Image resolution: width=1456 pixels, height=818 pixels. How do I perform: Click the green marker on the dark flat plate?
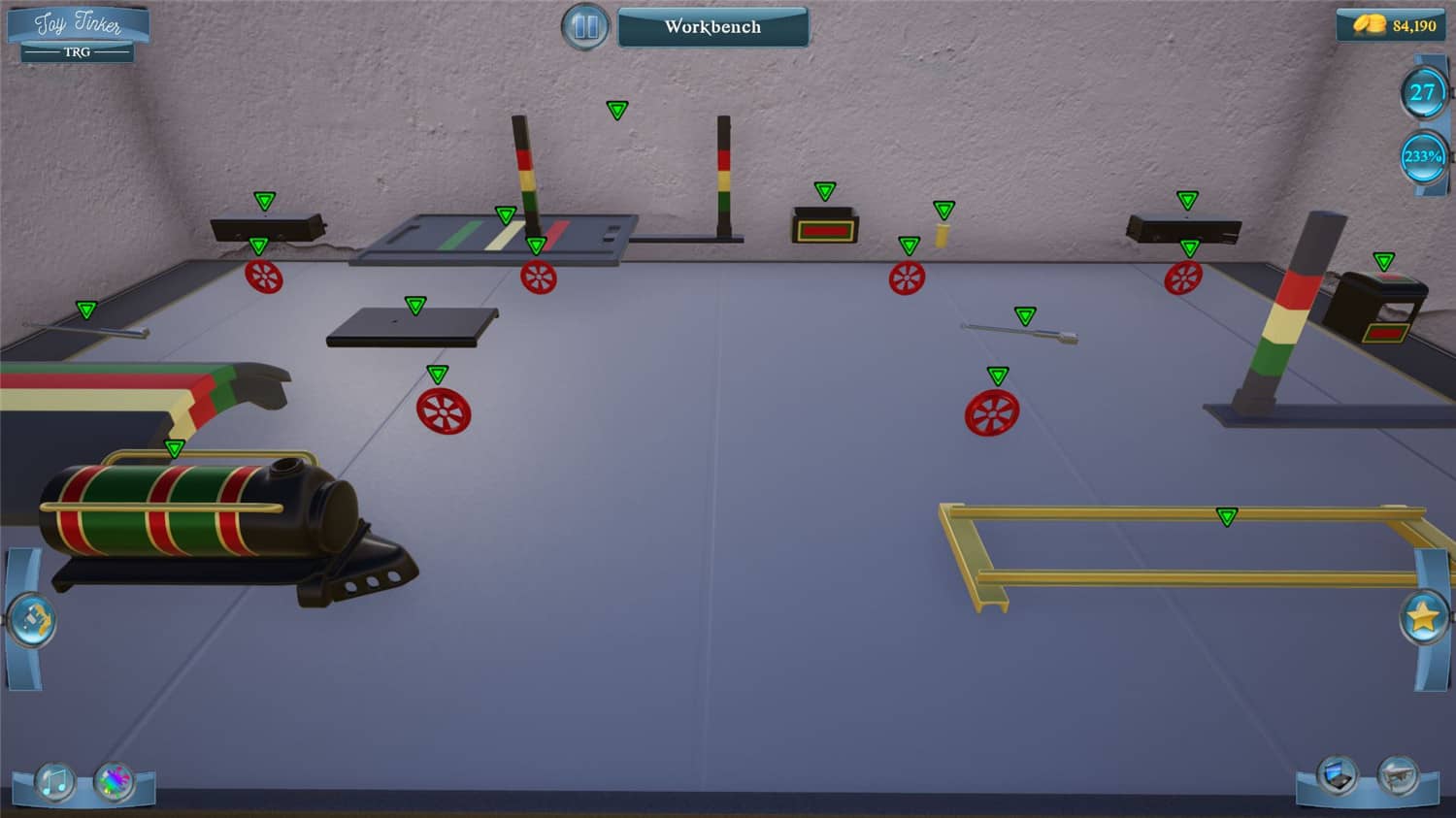pos(417,305)
